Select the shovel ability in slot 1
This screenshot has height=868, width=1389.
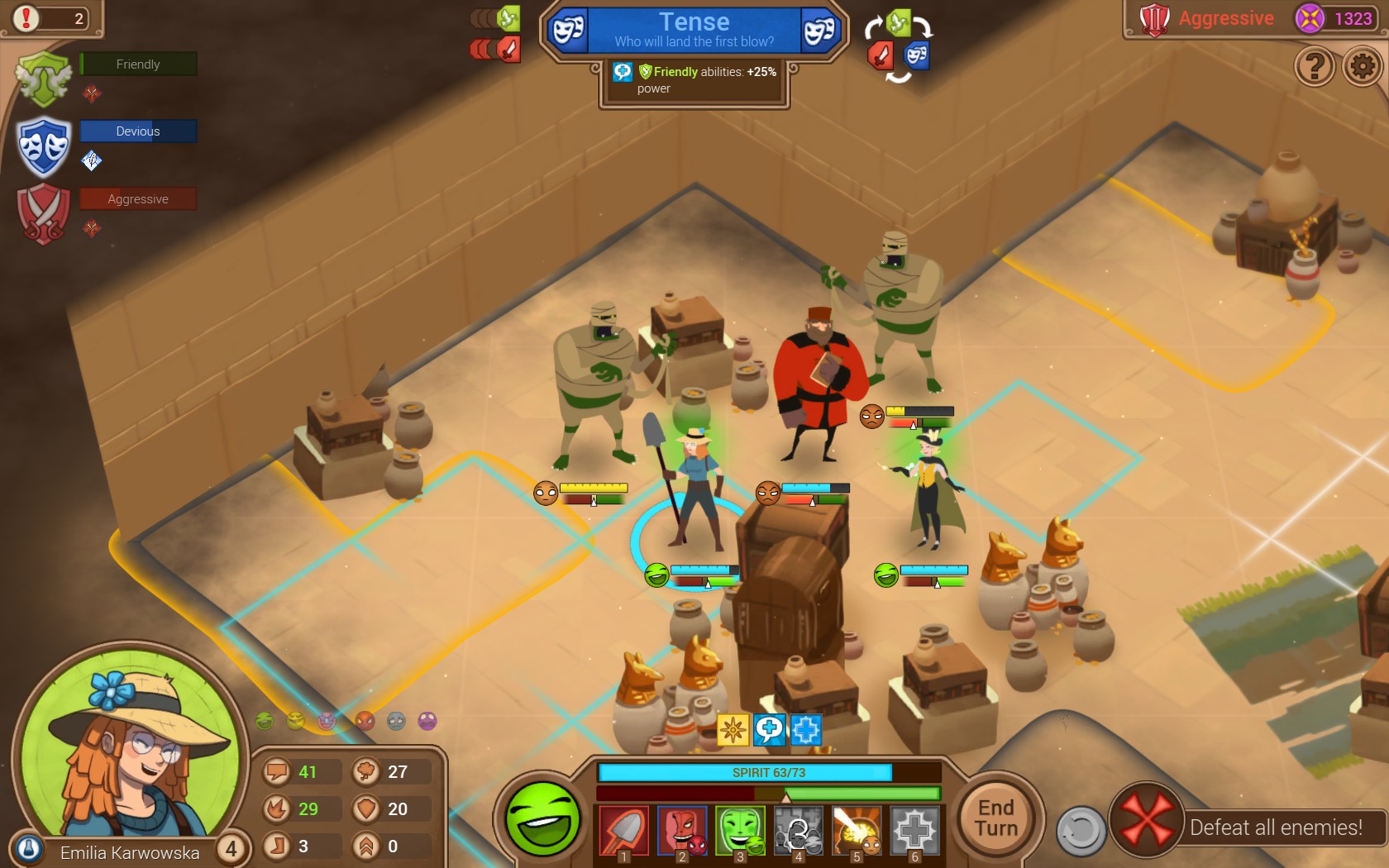[626, 832]
